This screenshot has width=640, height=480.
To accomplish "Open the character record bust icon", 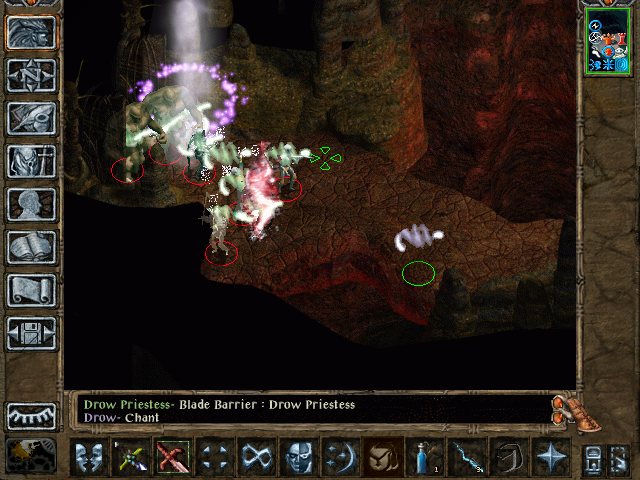I will [x=30, y=204].
